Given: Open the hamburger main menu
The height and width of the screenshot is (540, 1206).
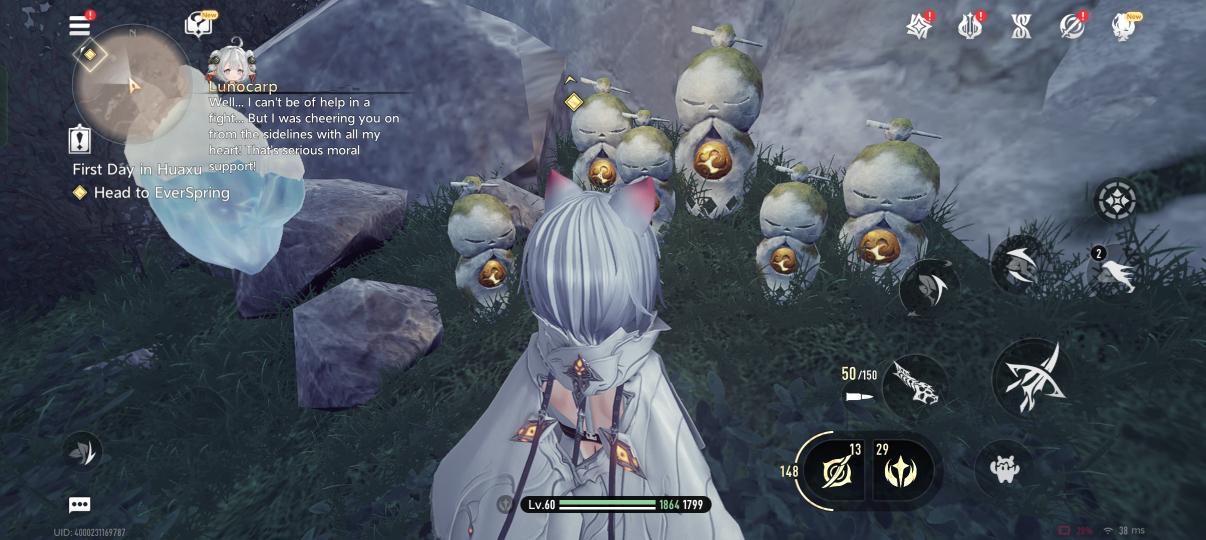Looking at the screenshot, I should [80, 26].
